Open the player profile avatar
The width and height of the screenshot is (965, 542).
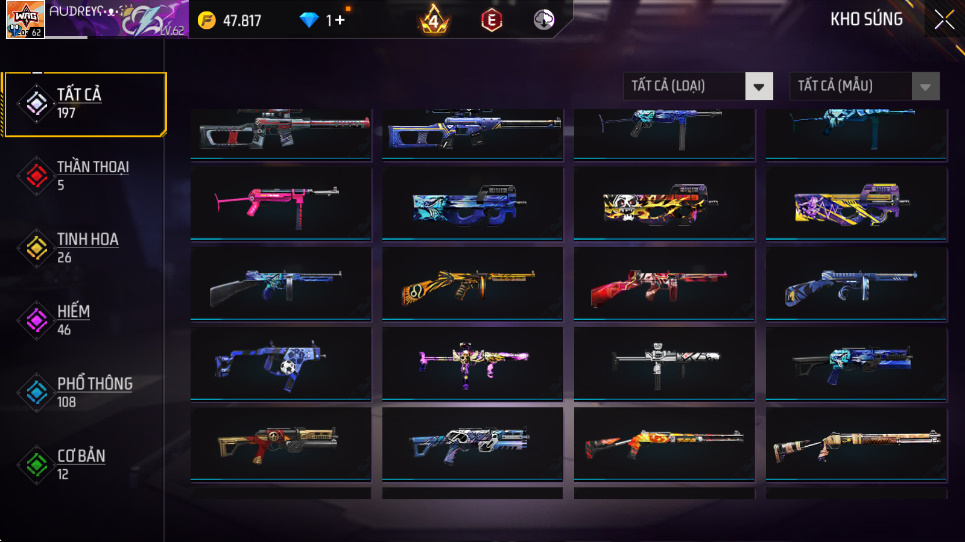tap(25, 19)
